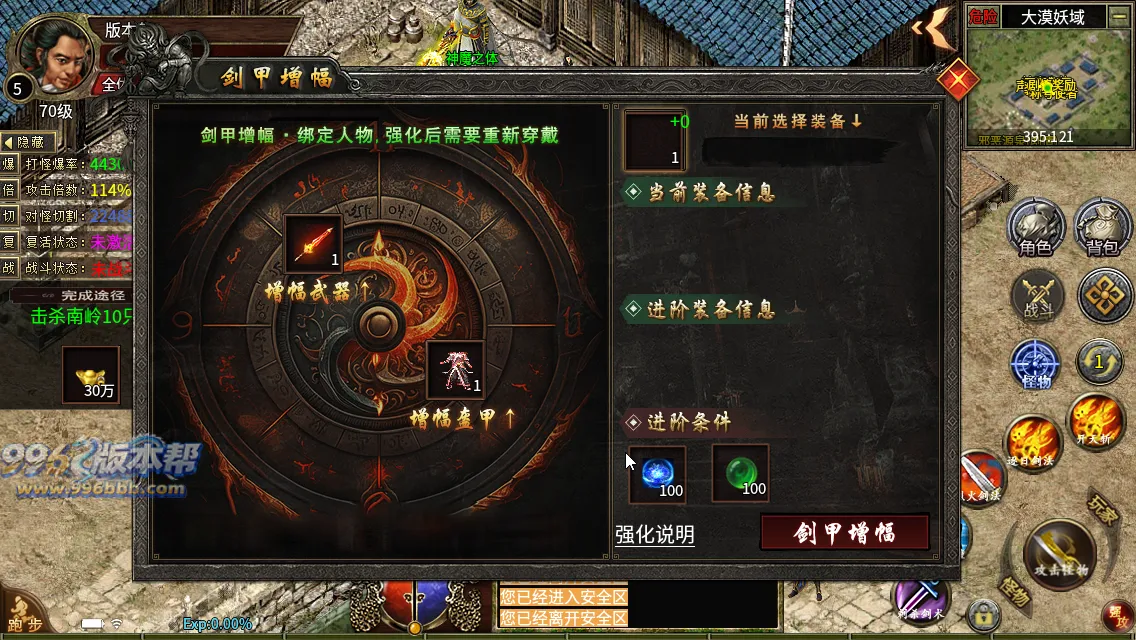Click the green orb material slot

pos(740,474)
